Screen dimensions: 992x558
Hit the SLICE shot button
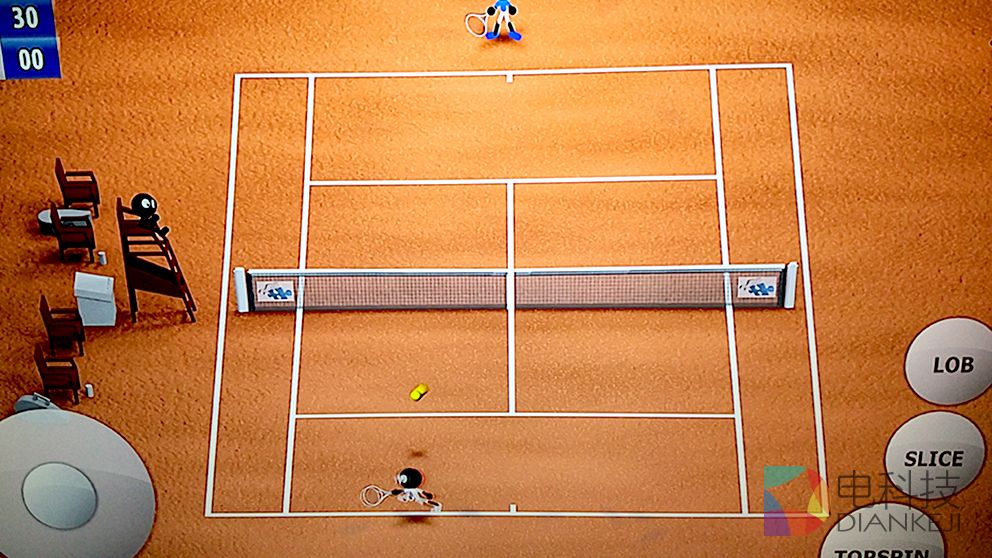934,458
